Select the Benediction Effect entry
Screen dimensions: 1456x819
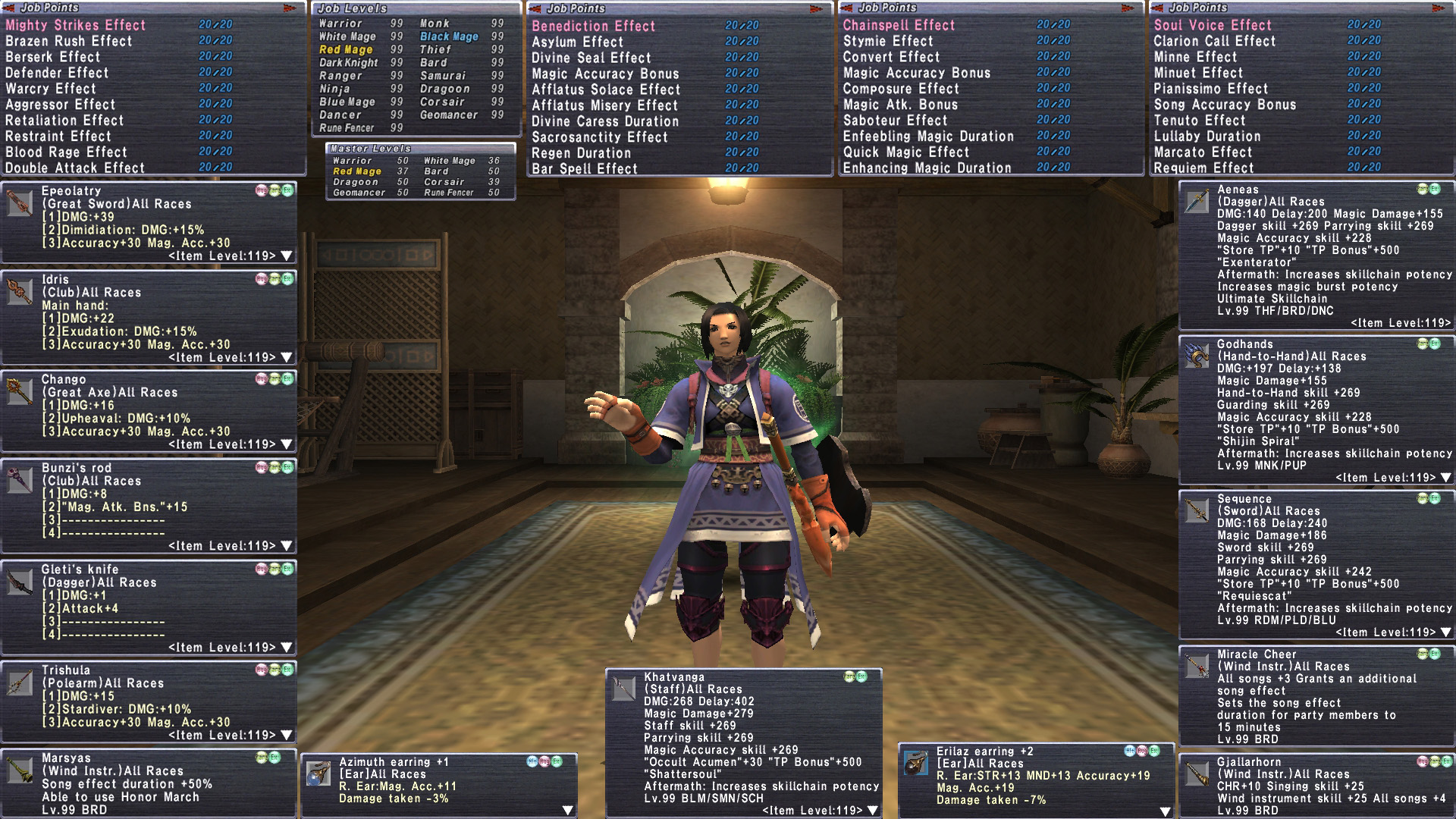coord(593,26)
